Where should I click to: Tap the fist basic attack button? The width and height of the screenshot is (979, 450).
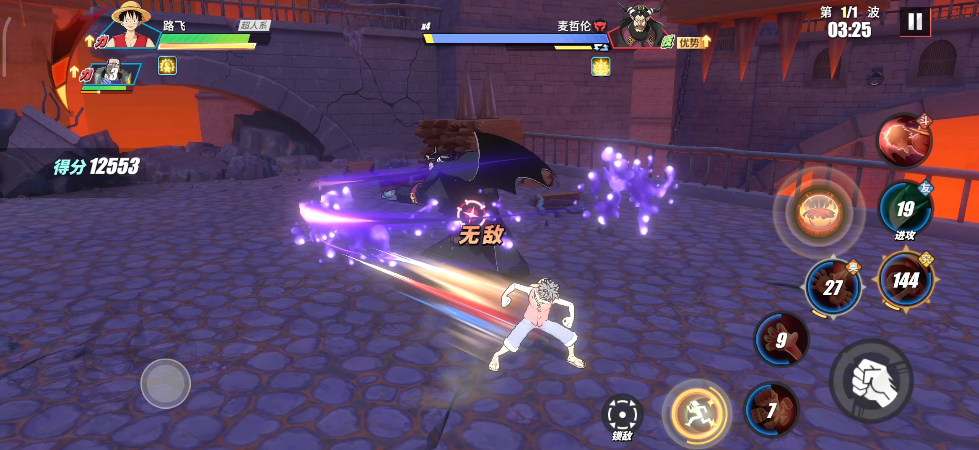click(x=870, y=380)
